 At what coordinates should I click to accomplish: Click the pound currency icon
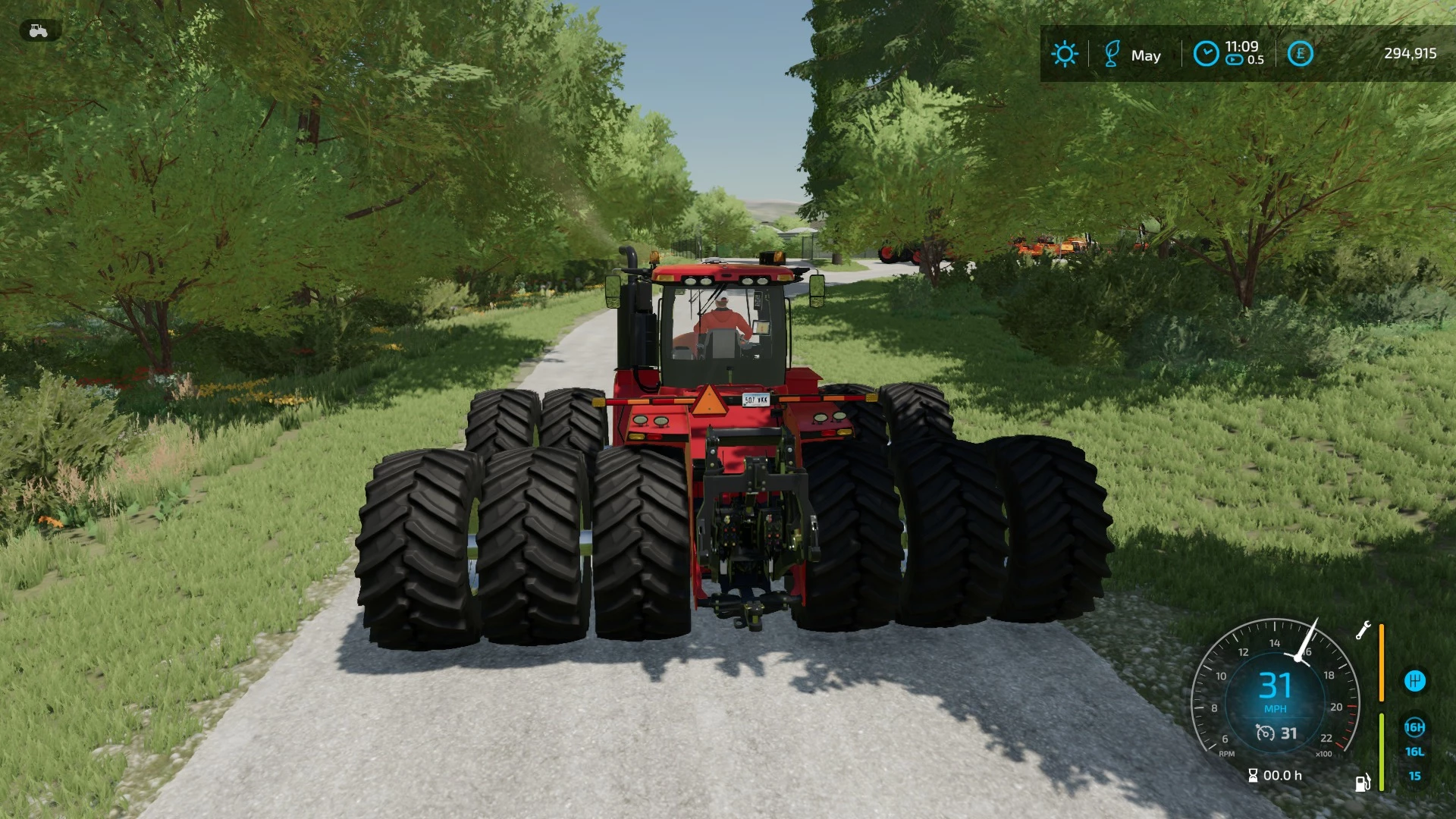[1300, 54]
